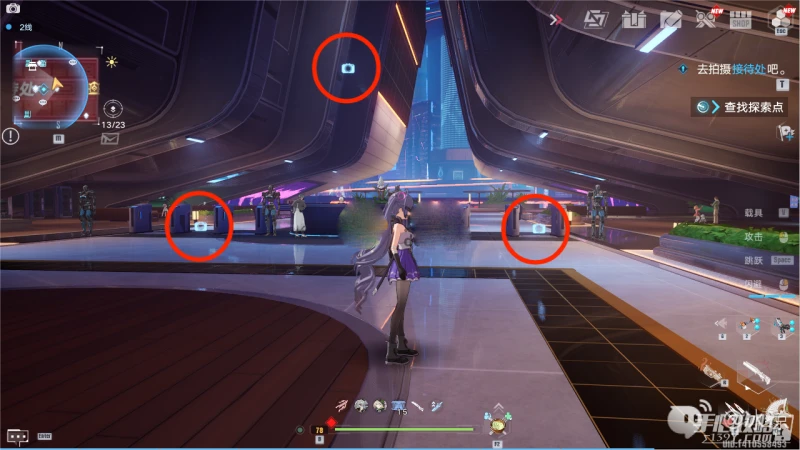The width and height of the screenshot is (800, 450).
Task: Click the crossed tools icon marked NEW
Action: click(706, 19)
